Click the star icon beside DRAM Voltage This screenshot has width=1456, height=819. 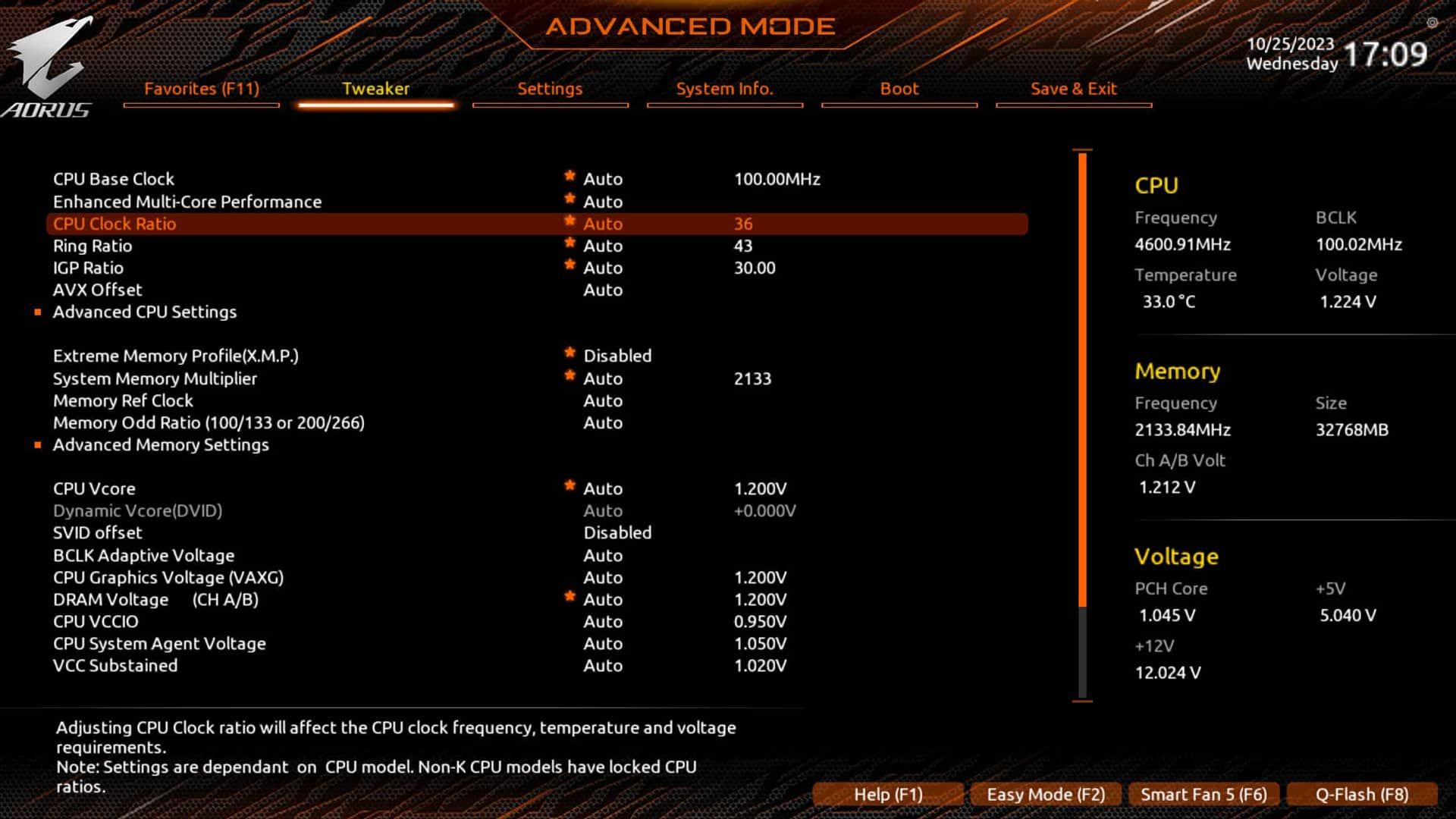coord(569,595)
